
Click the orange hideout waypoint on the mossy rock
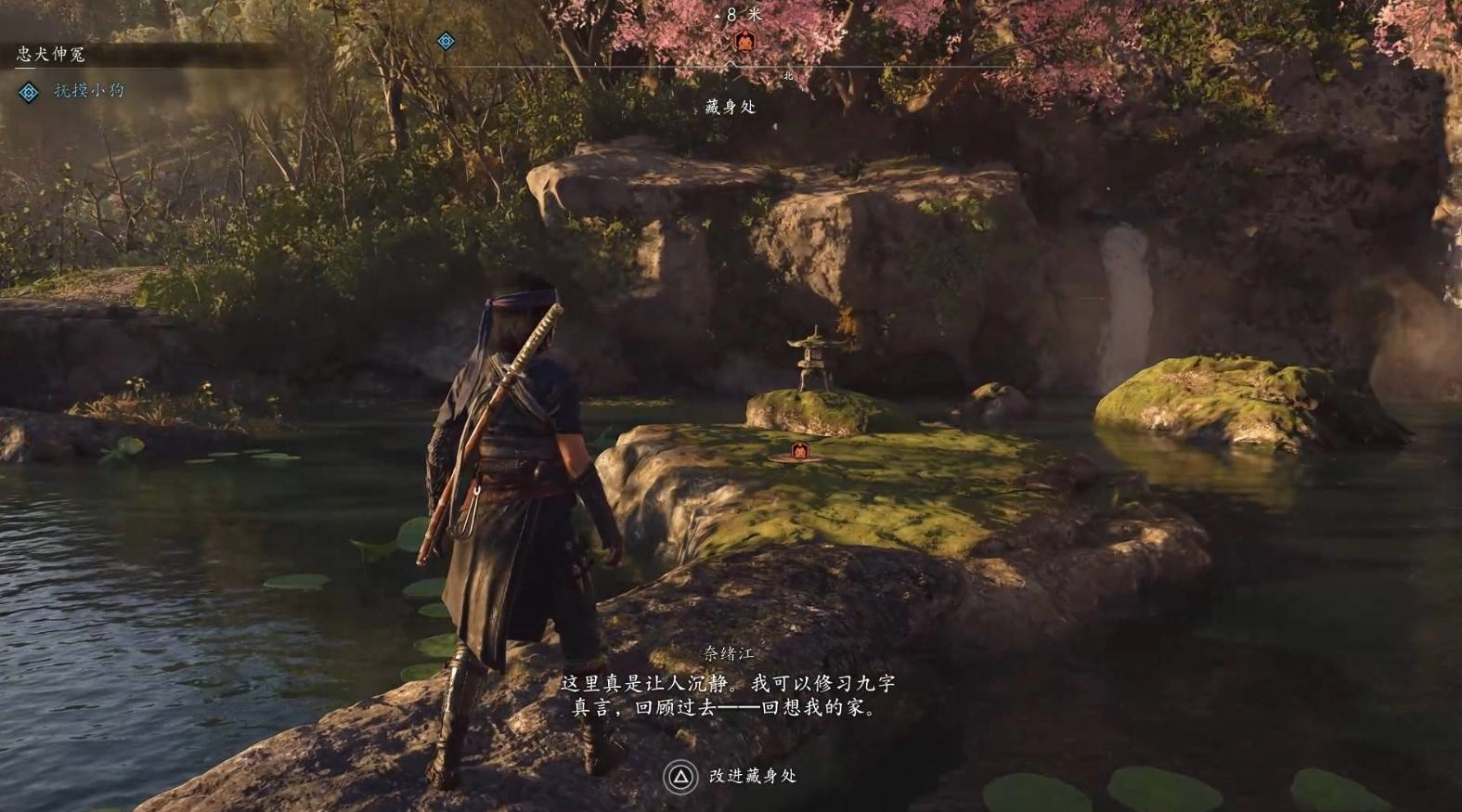(798, 452)
